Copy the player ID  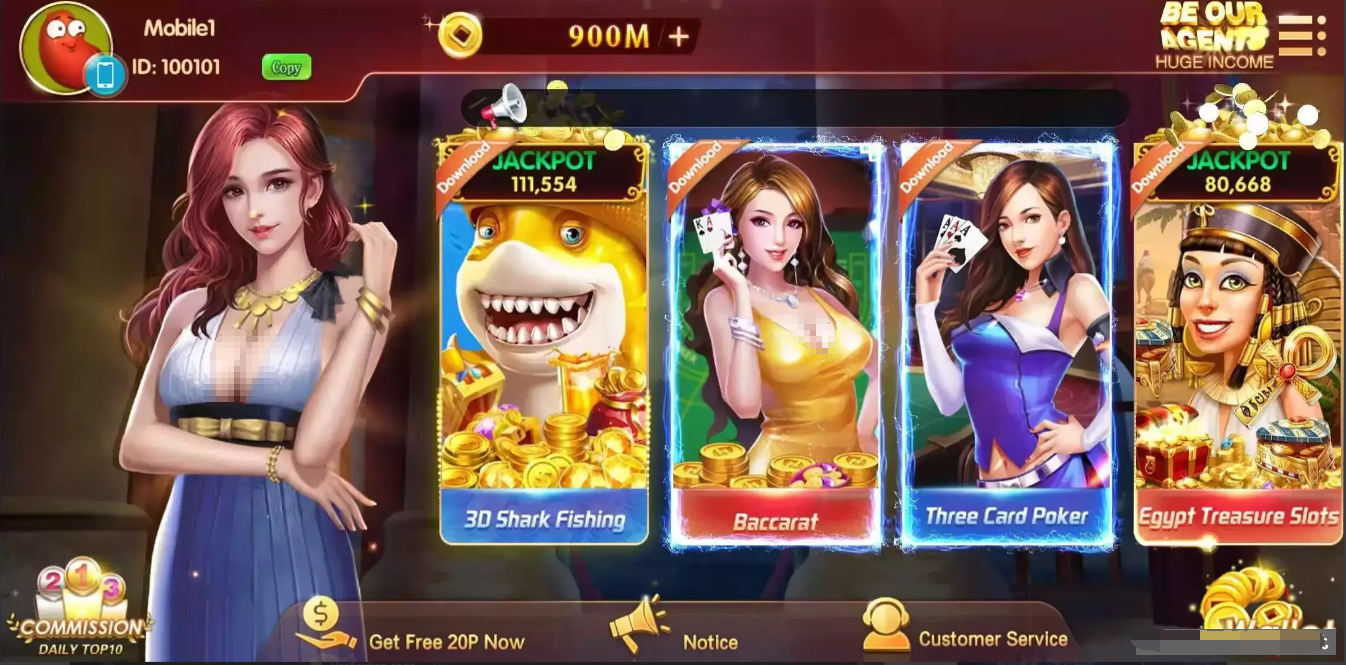286,68
